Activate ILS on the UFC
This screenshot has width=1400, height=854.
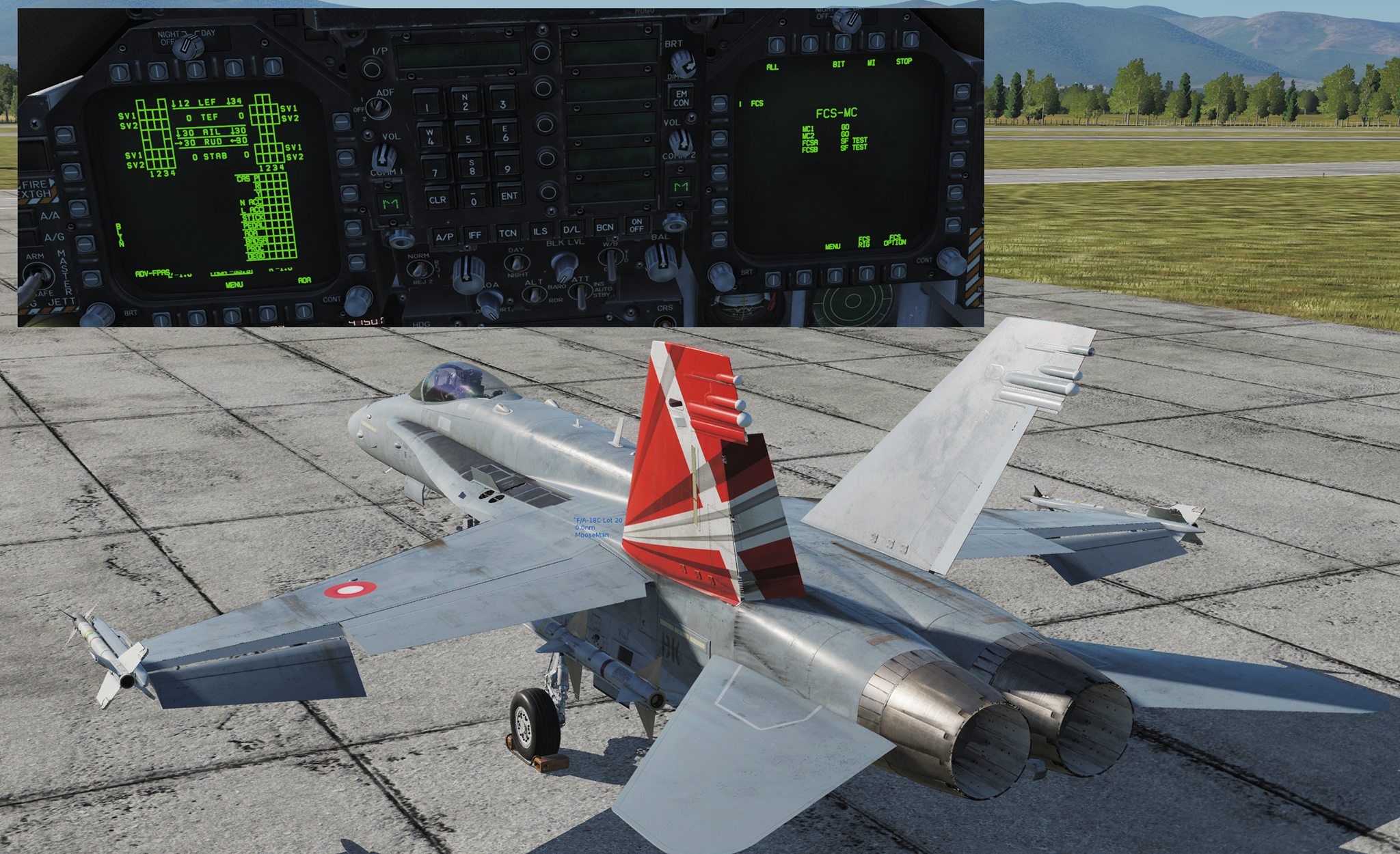pos(541,232)
